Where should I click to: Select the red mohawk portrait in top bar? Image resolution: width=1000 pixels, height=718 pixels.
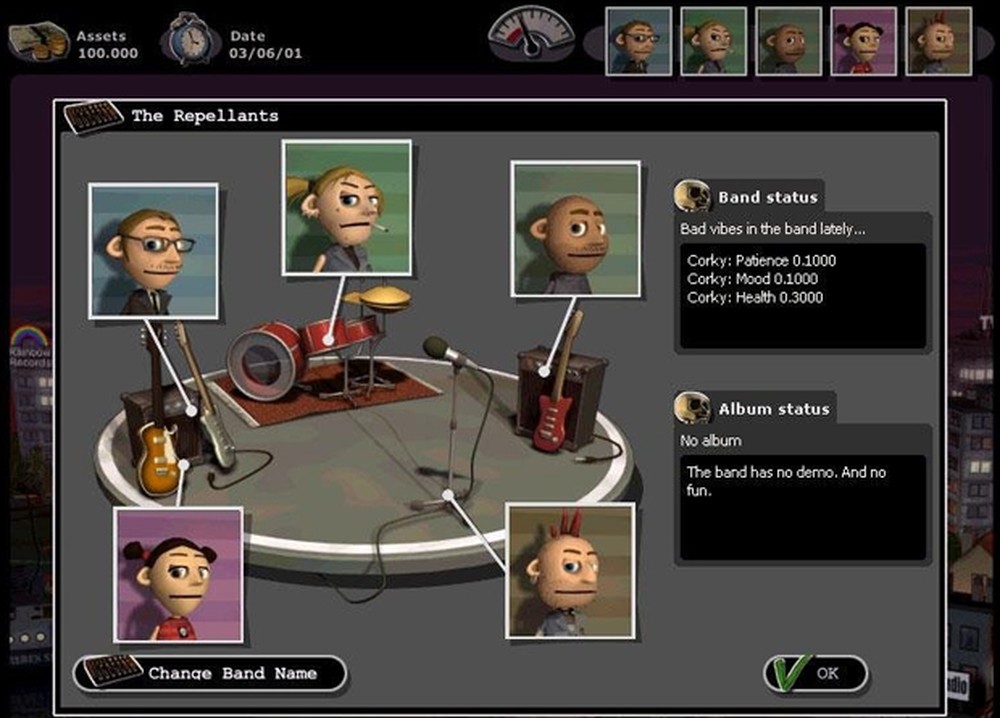[938, 41]
